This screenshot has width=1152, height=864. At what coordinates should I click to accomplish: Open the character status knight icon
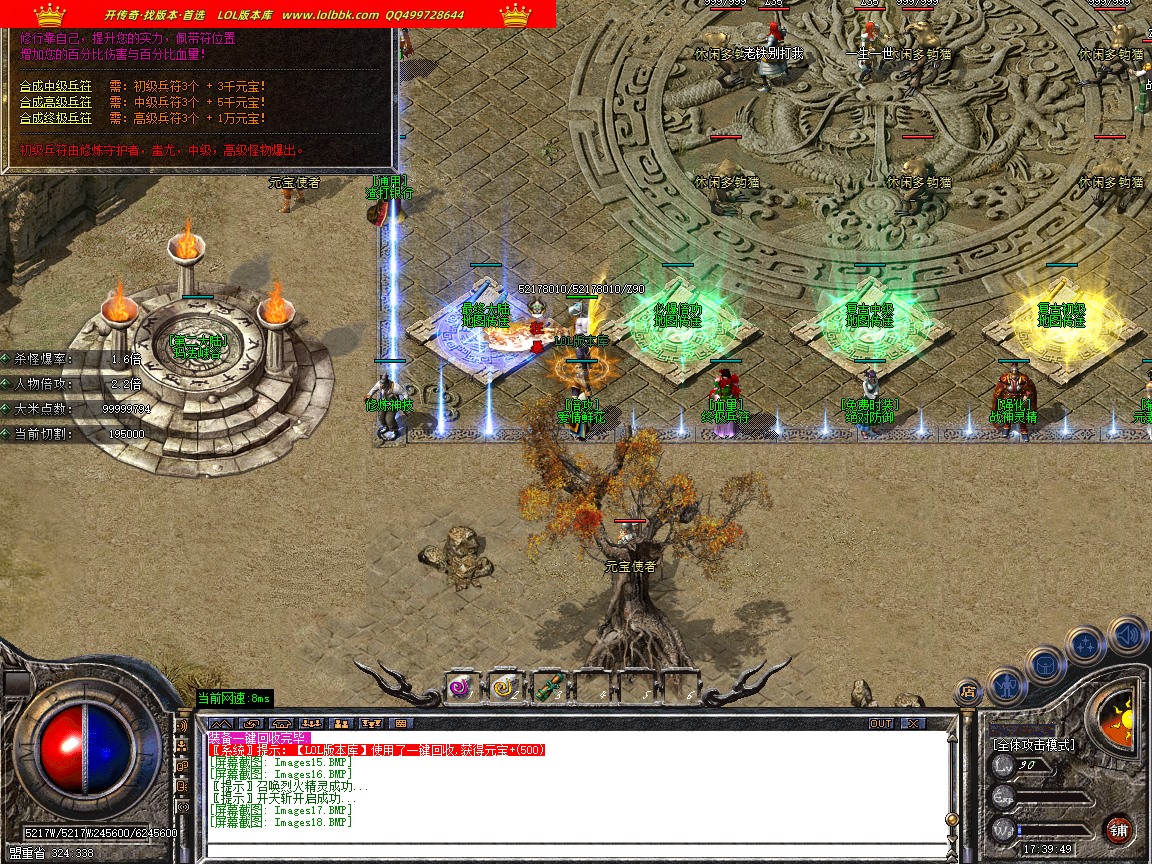[1005, 686]
